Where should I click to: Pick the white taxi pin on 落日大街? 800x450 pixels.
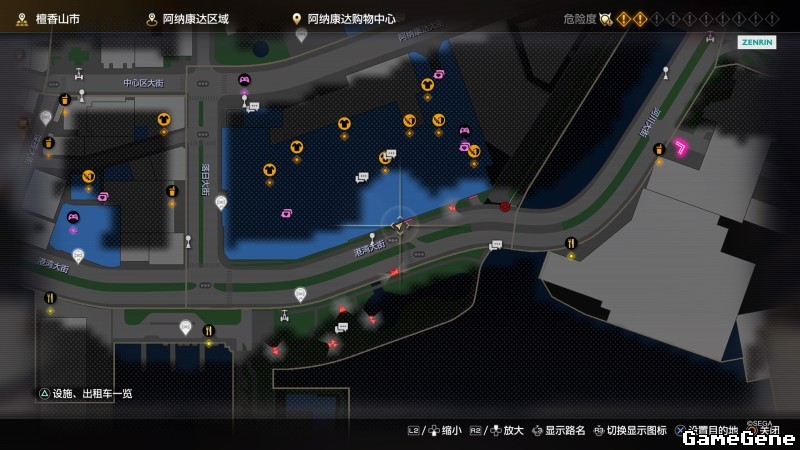tap(221, 202)
